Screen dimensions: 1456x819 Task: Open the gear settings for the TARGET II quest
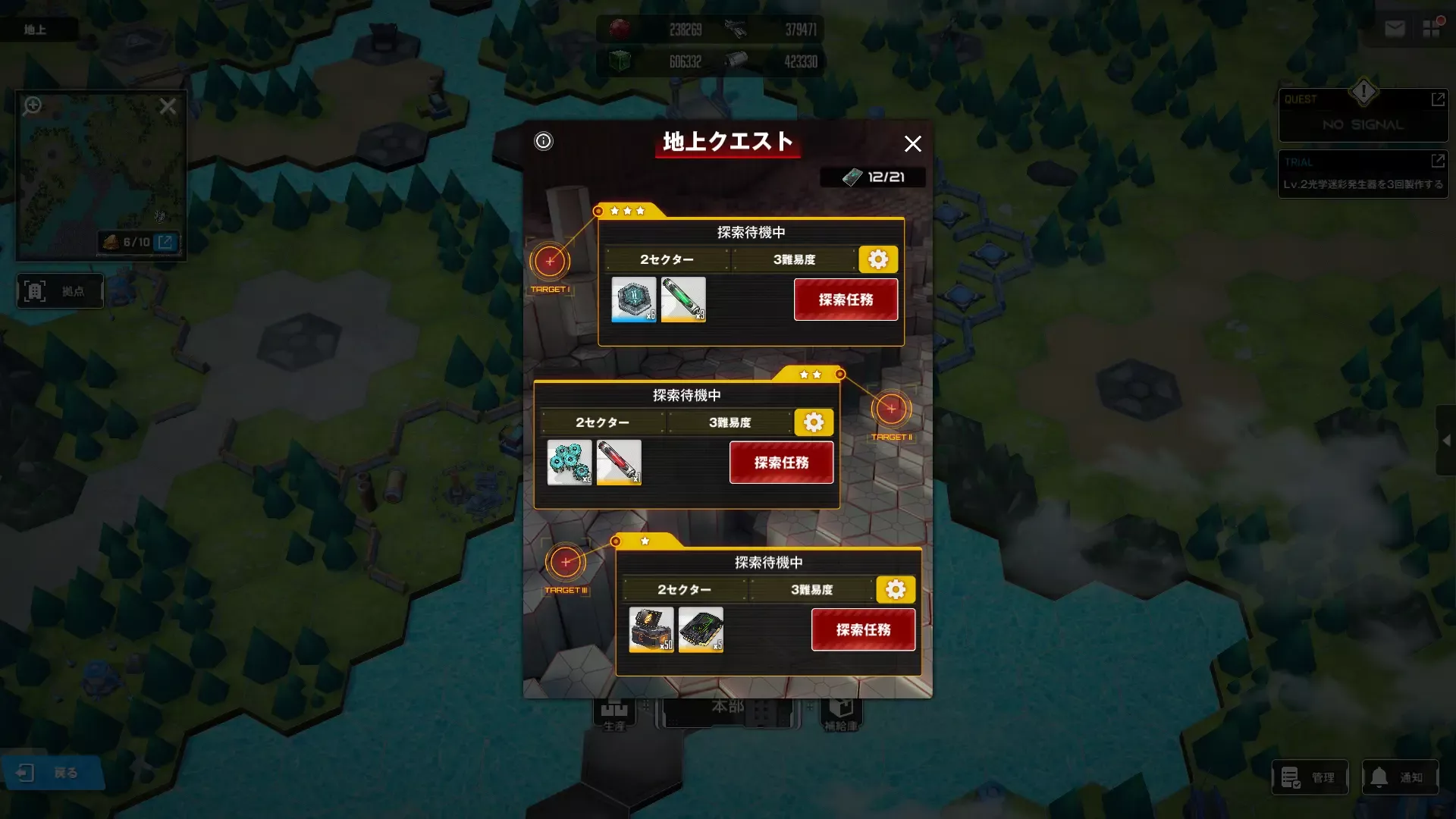click(x=813, y=422)
